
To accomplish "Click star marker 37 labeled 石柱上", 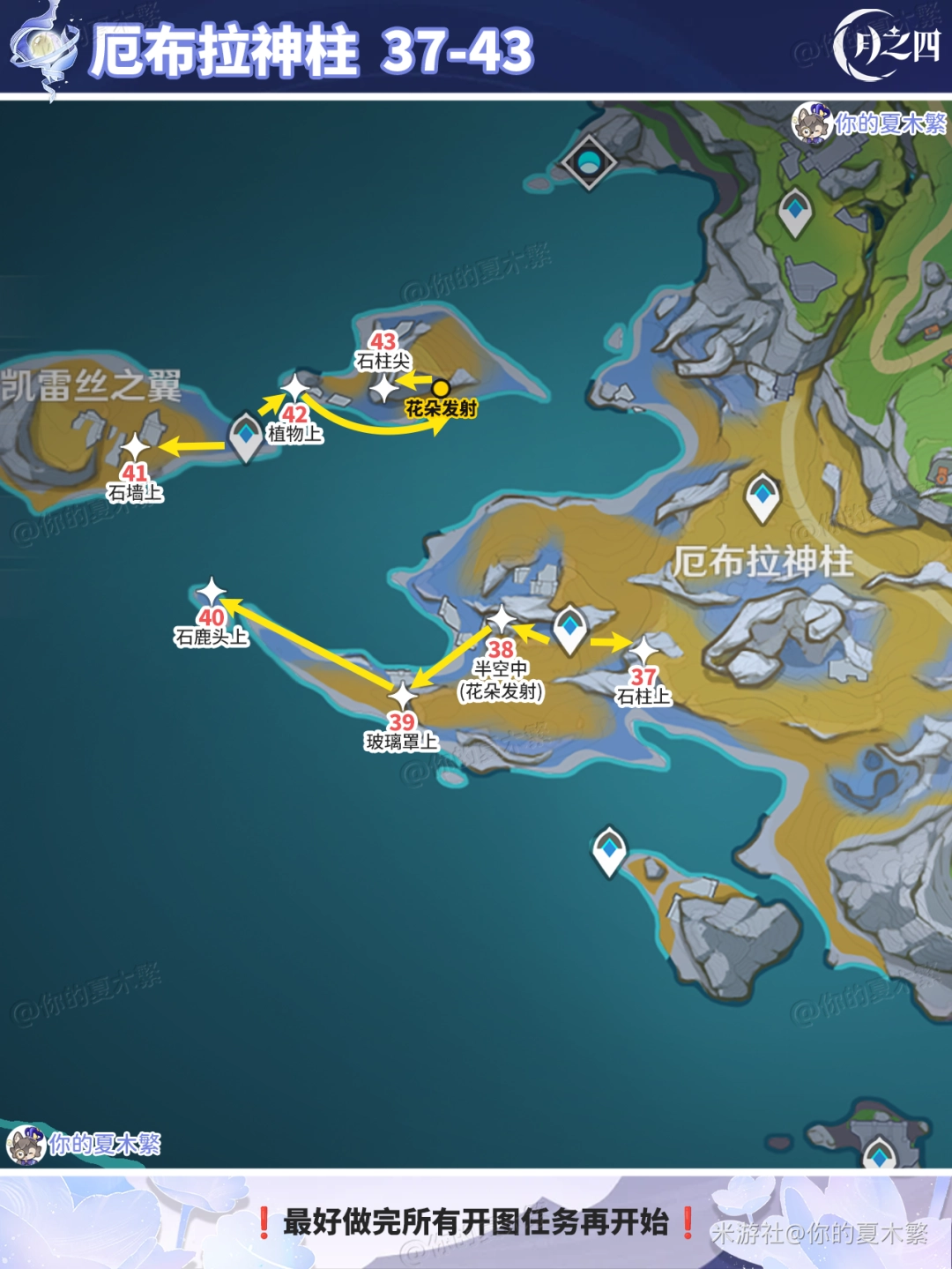I will [x=643, y=651].
